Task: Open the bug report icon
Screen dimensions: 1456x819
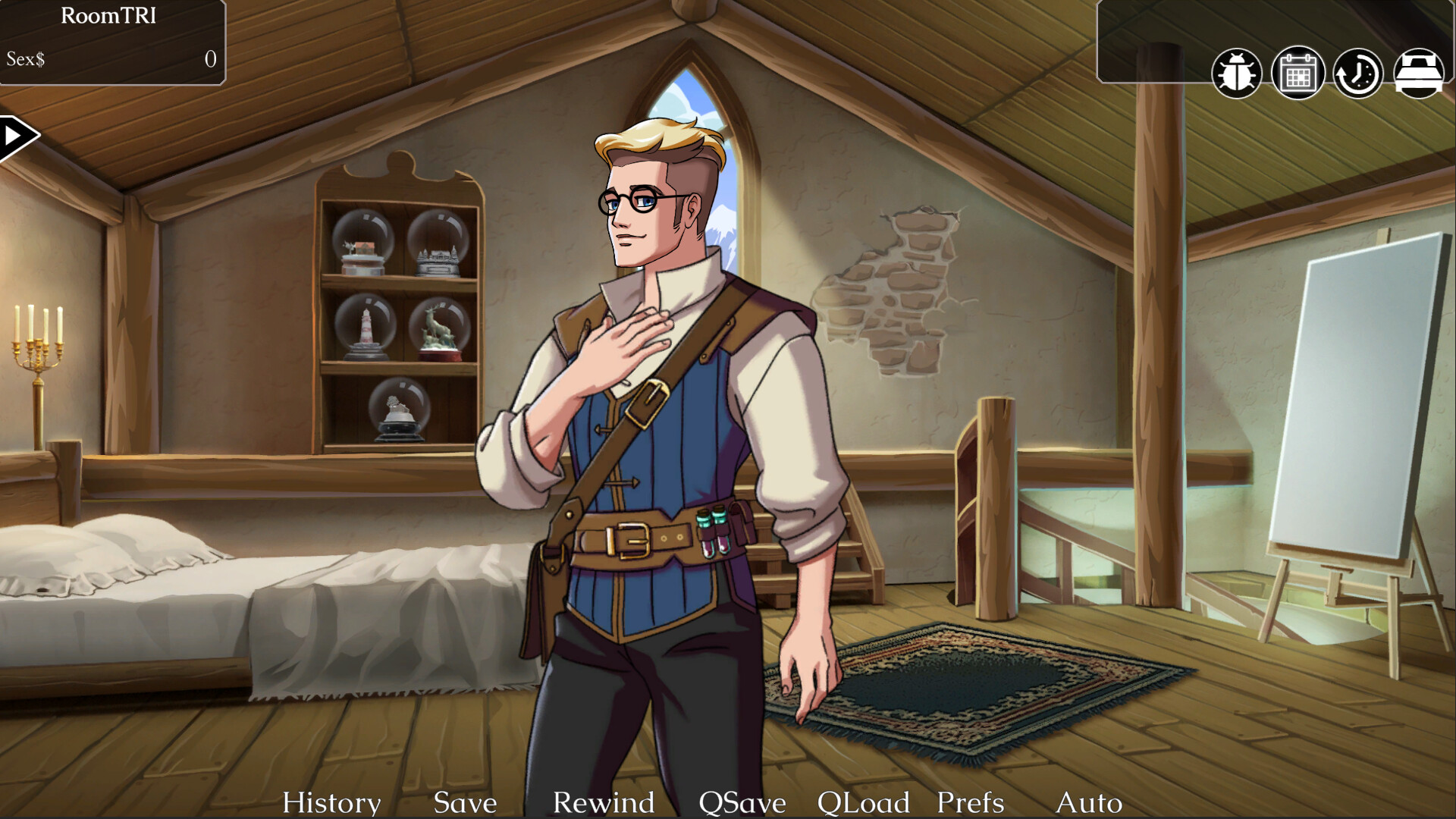Action: [x=1238, y=72]
